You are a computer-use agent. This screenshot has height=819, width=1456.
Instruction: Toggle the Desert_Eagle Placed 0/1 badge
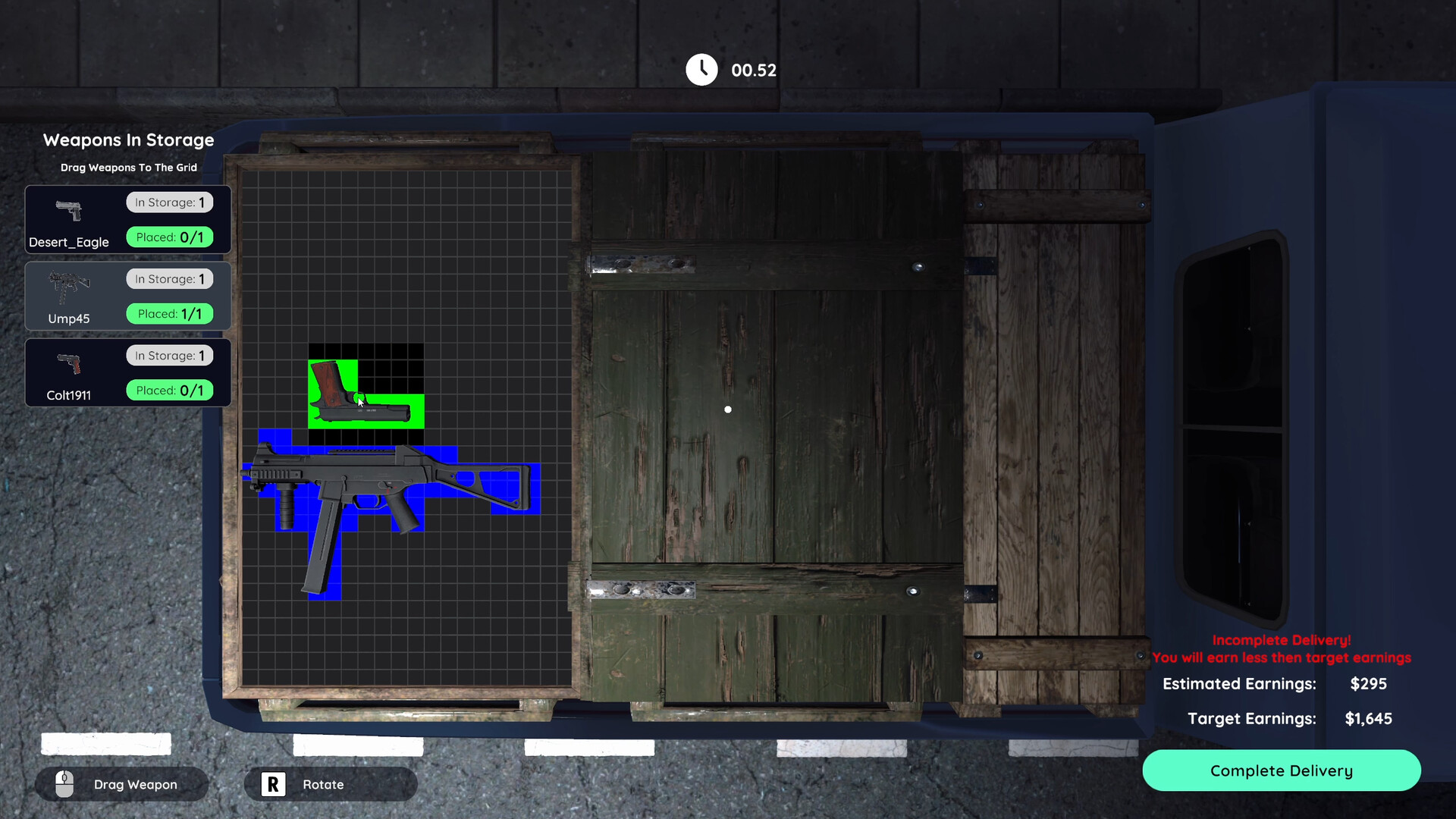pyautogui.click(x=169, y=237)
